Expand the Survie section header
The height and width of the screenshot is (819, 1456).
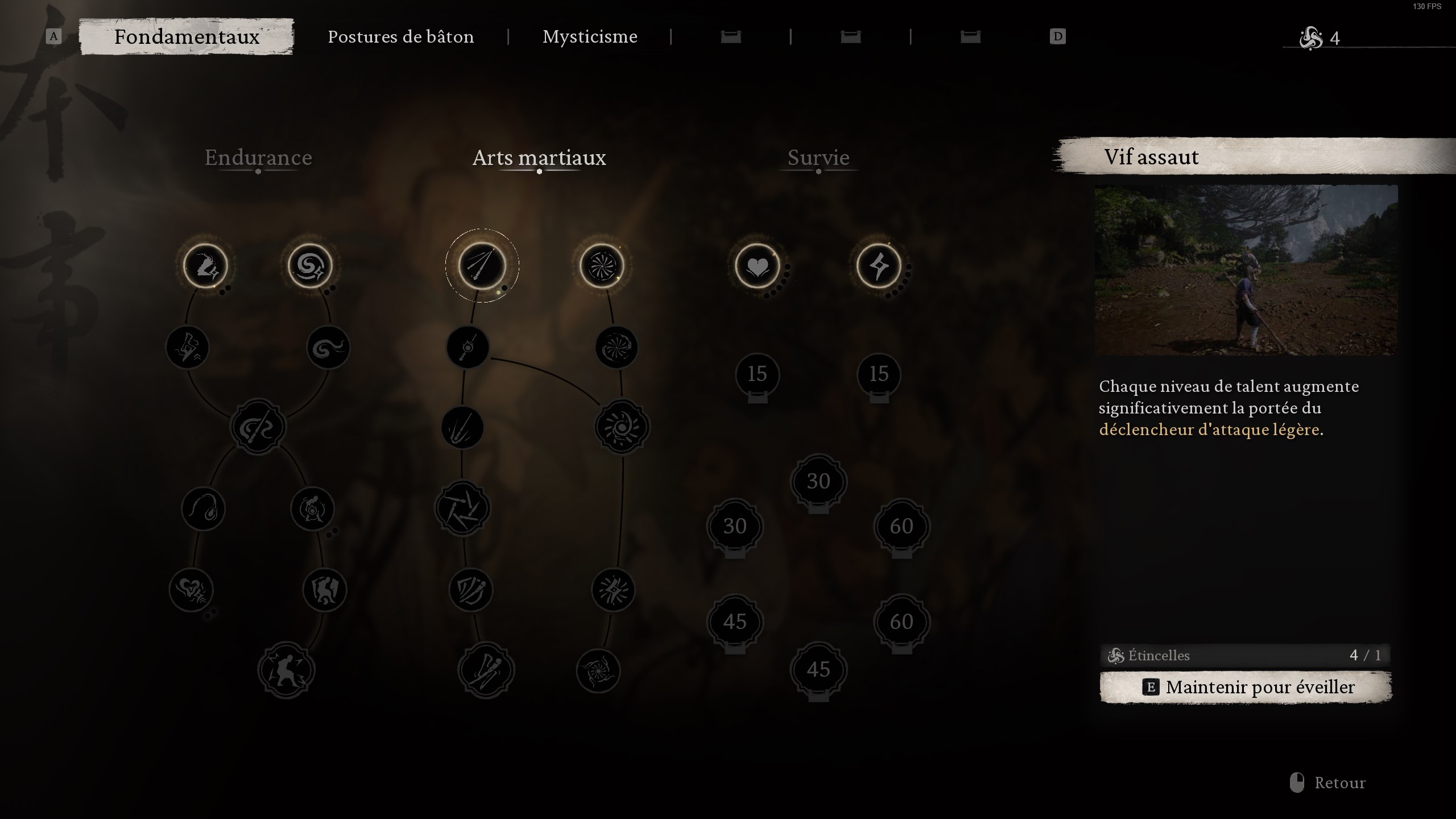click(x=818, y=159)
